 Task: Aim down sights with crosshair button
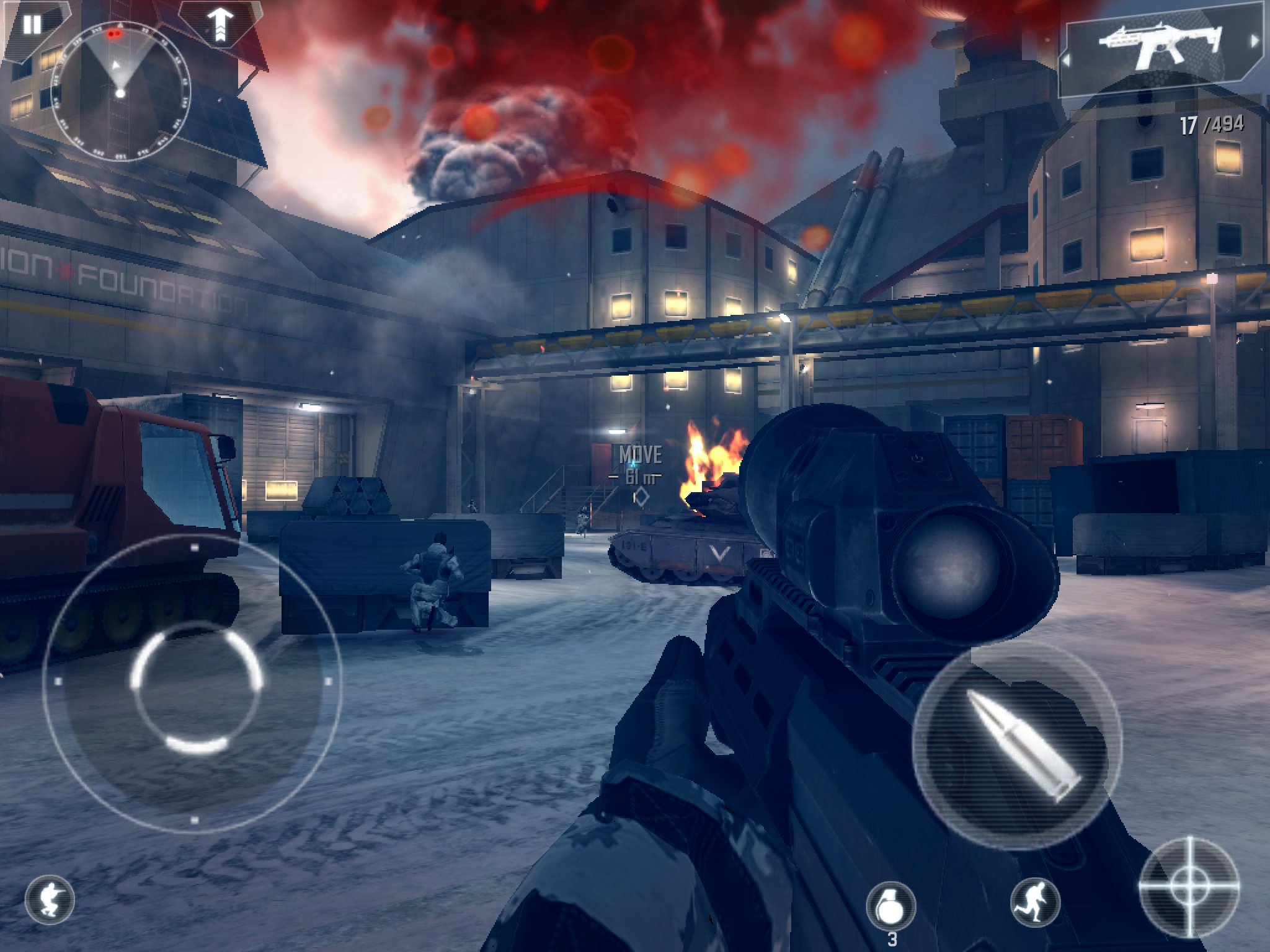click(1189, 886)
